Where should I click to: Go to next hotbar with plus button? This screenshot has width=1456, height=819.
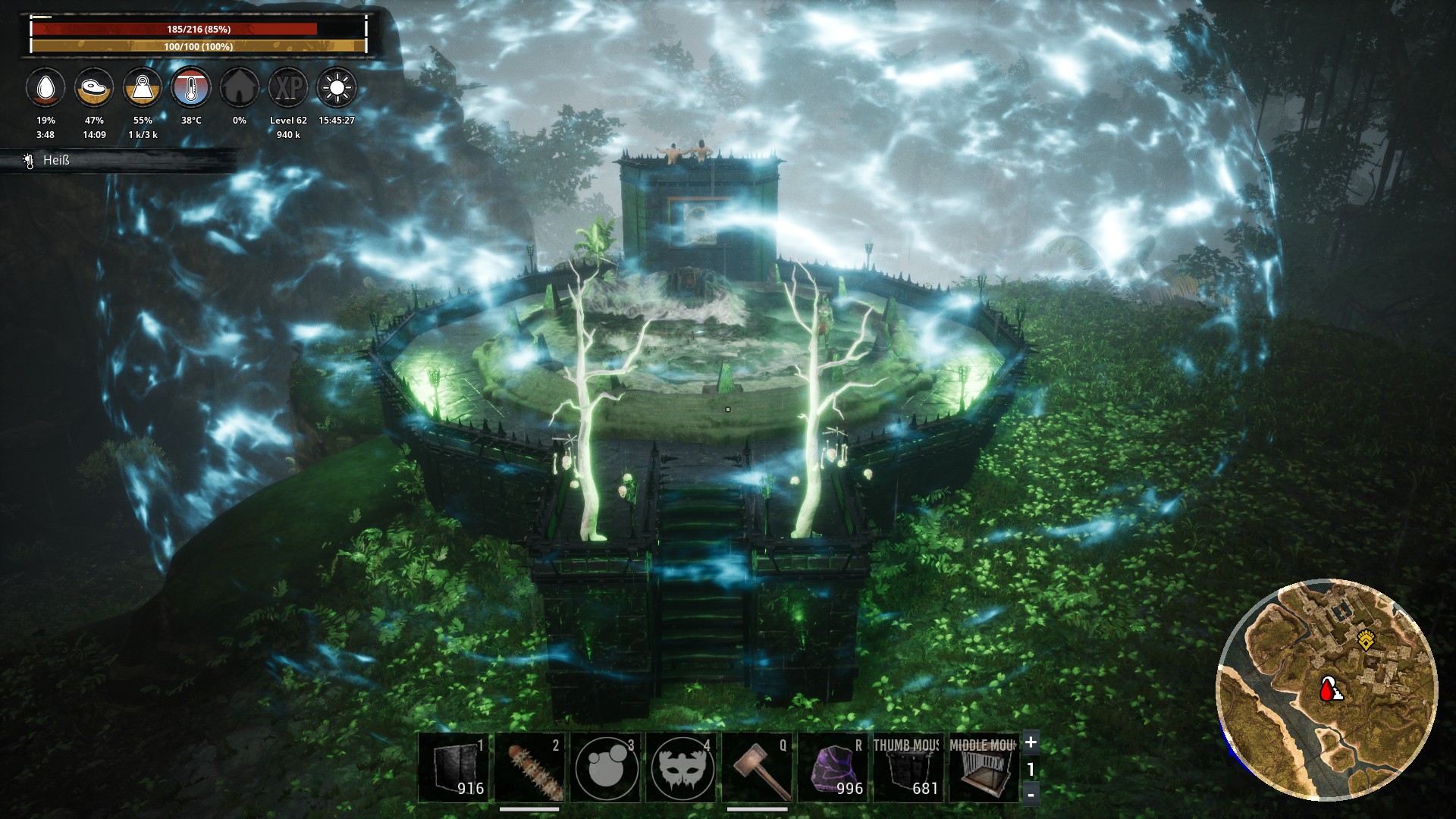click(1031, 742)
